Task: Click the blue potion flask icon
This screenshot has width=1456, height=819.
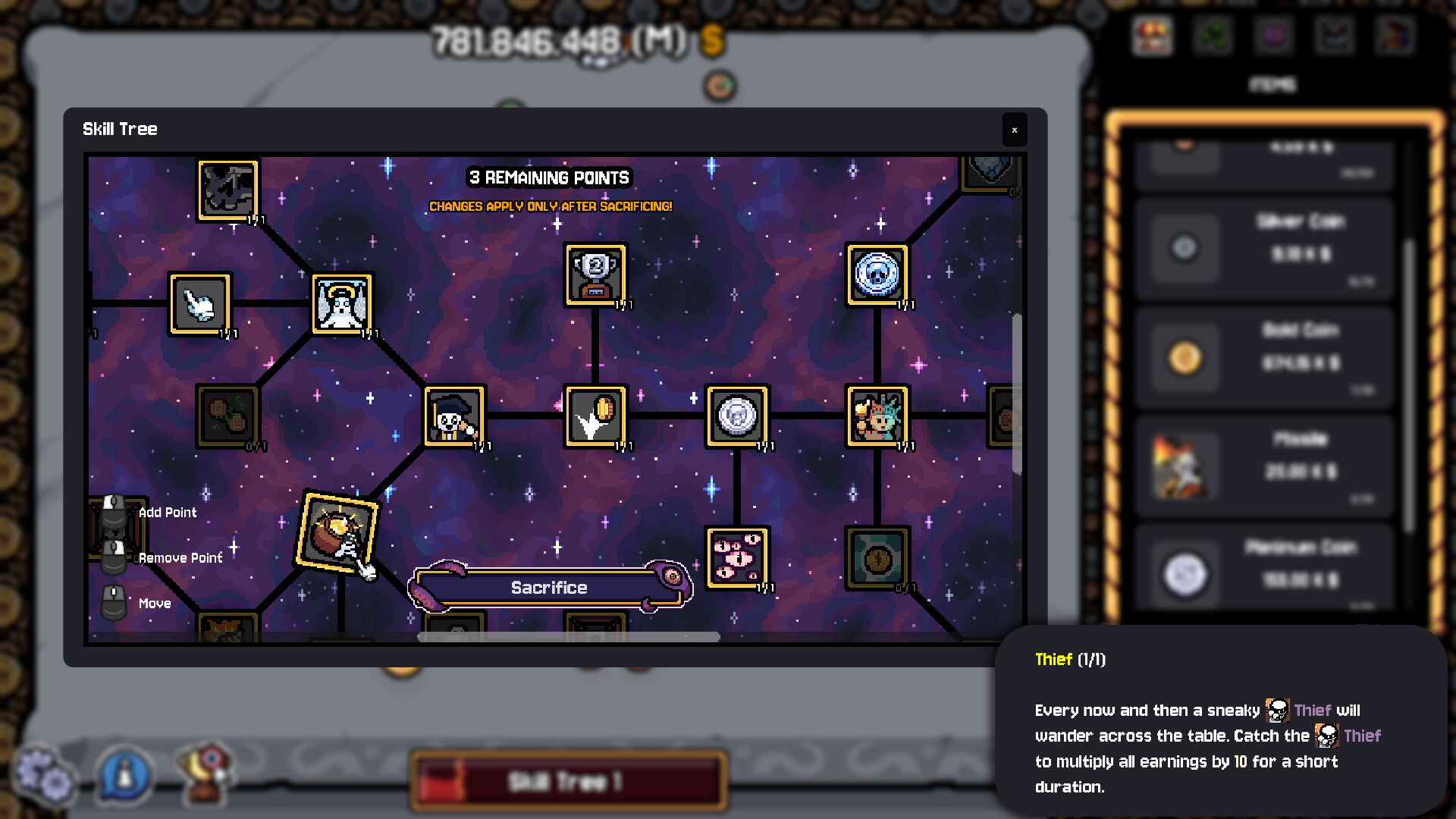Action: (x=125, y=775)
